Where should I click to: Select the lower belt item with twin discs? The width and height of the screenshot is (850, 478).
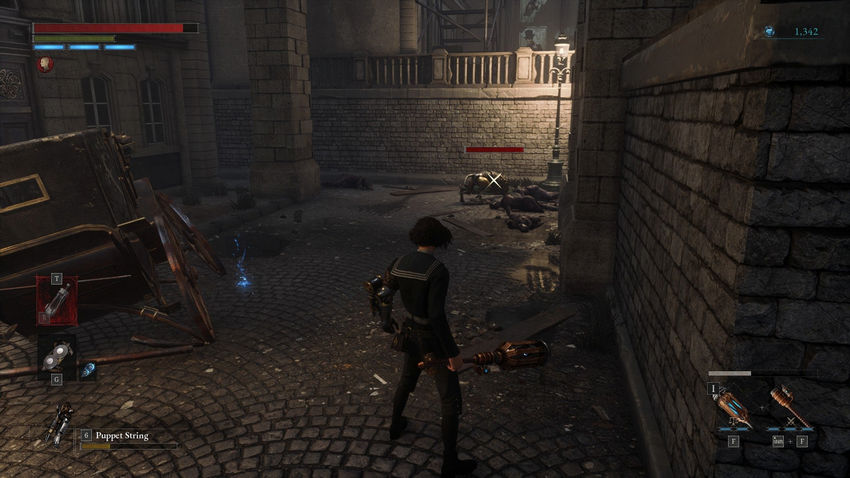pos(57,352)
